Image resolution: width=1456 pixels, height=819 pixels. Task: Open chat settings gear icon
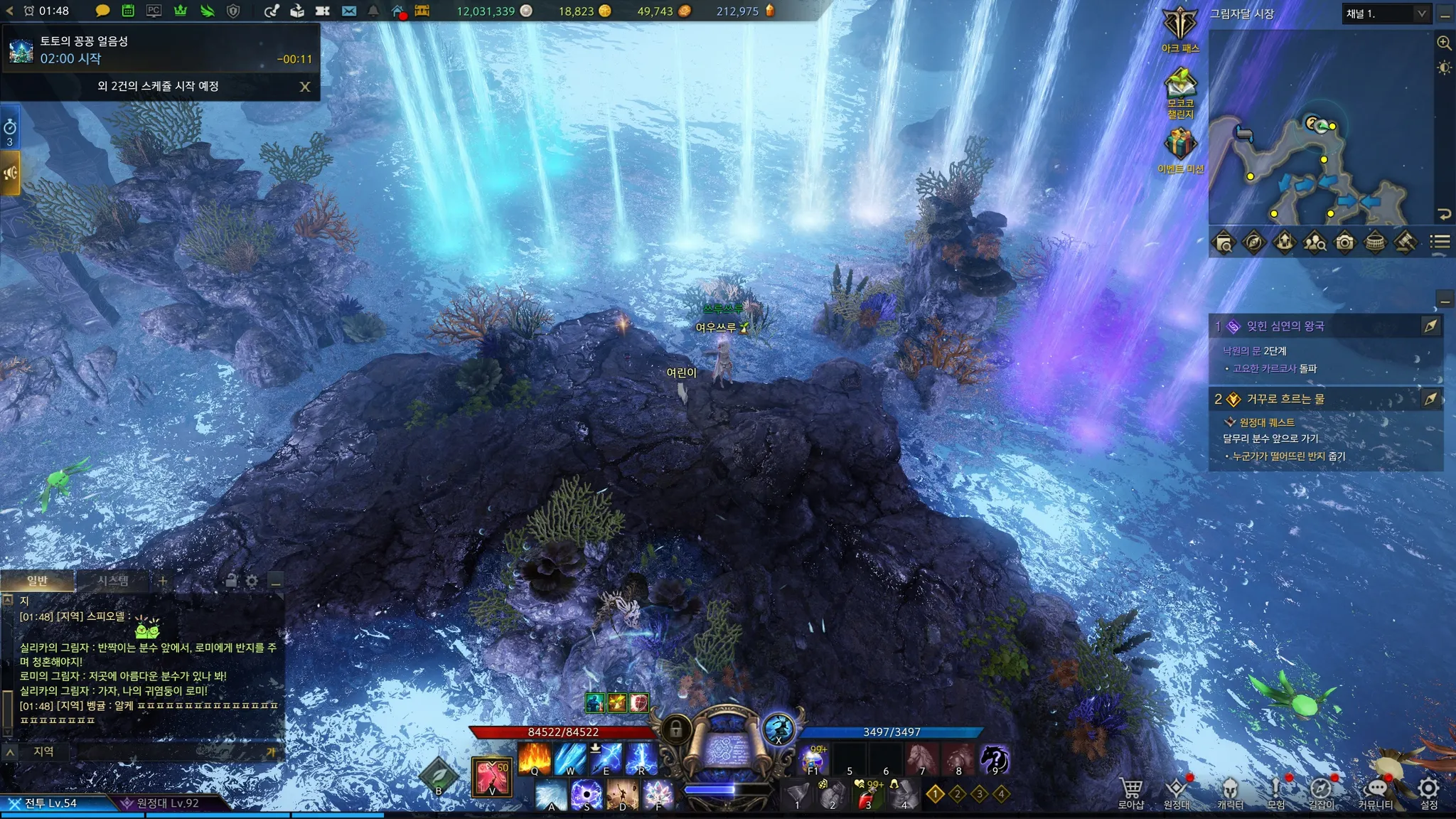(x=252, y=582)
